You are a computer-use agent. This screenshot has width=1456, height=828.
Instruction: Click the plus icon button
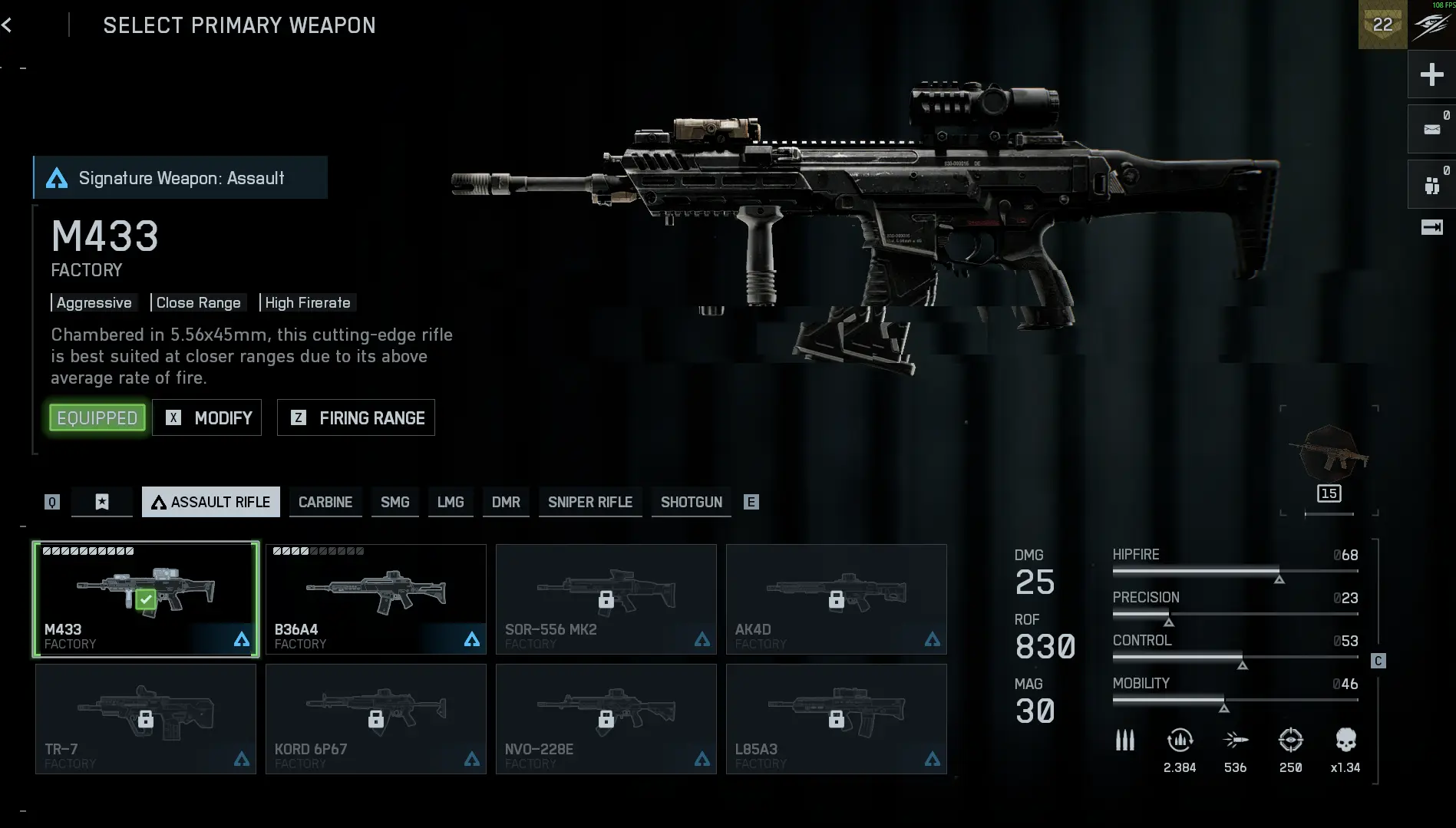pyautogui.click(x=1431, y=74)
